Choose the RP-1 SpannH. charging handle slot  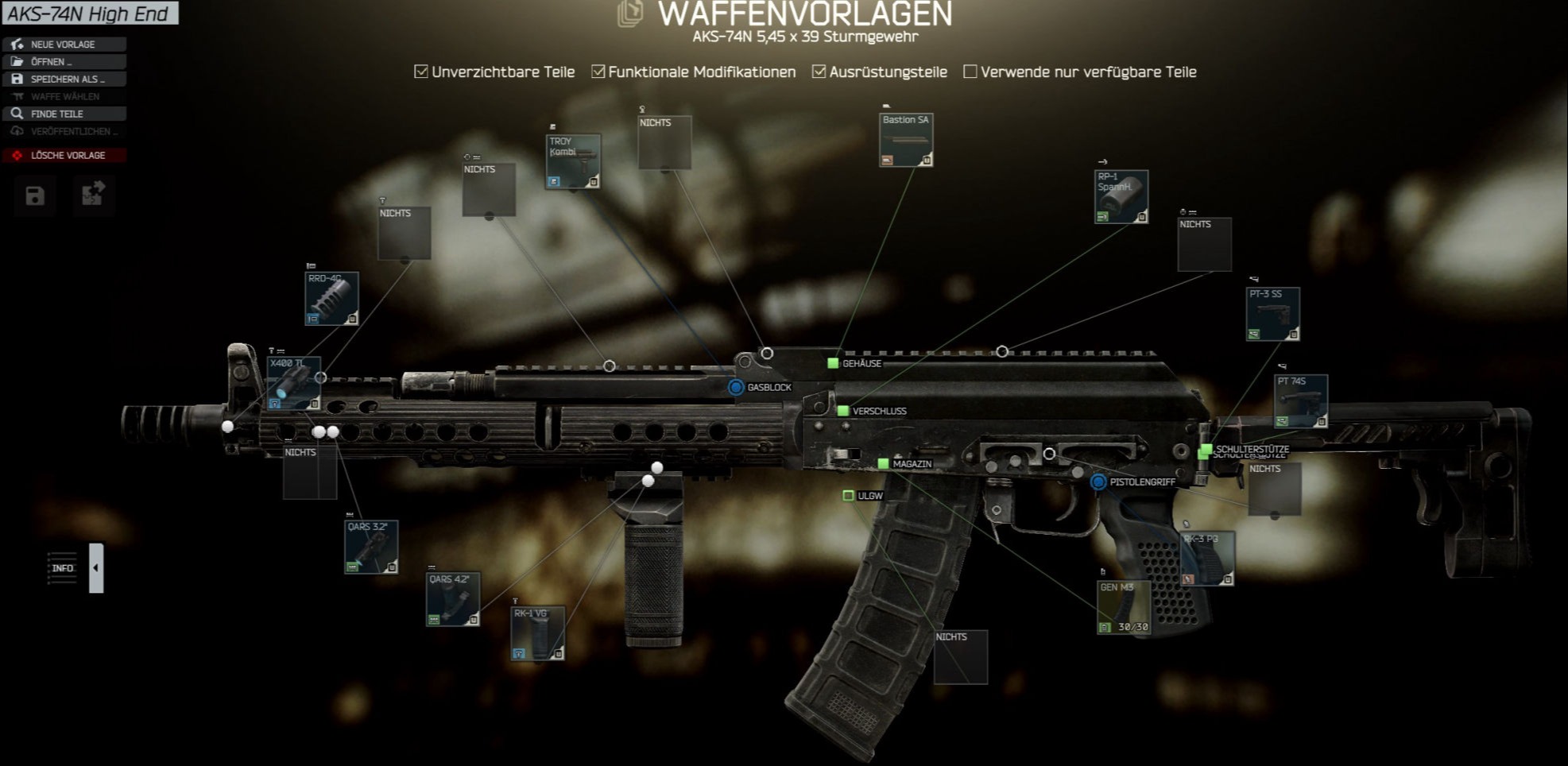[1121, 196]
